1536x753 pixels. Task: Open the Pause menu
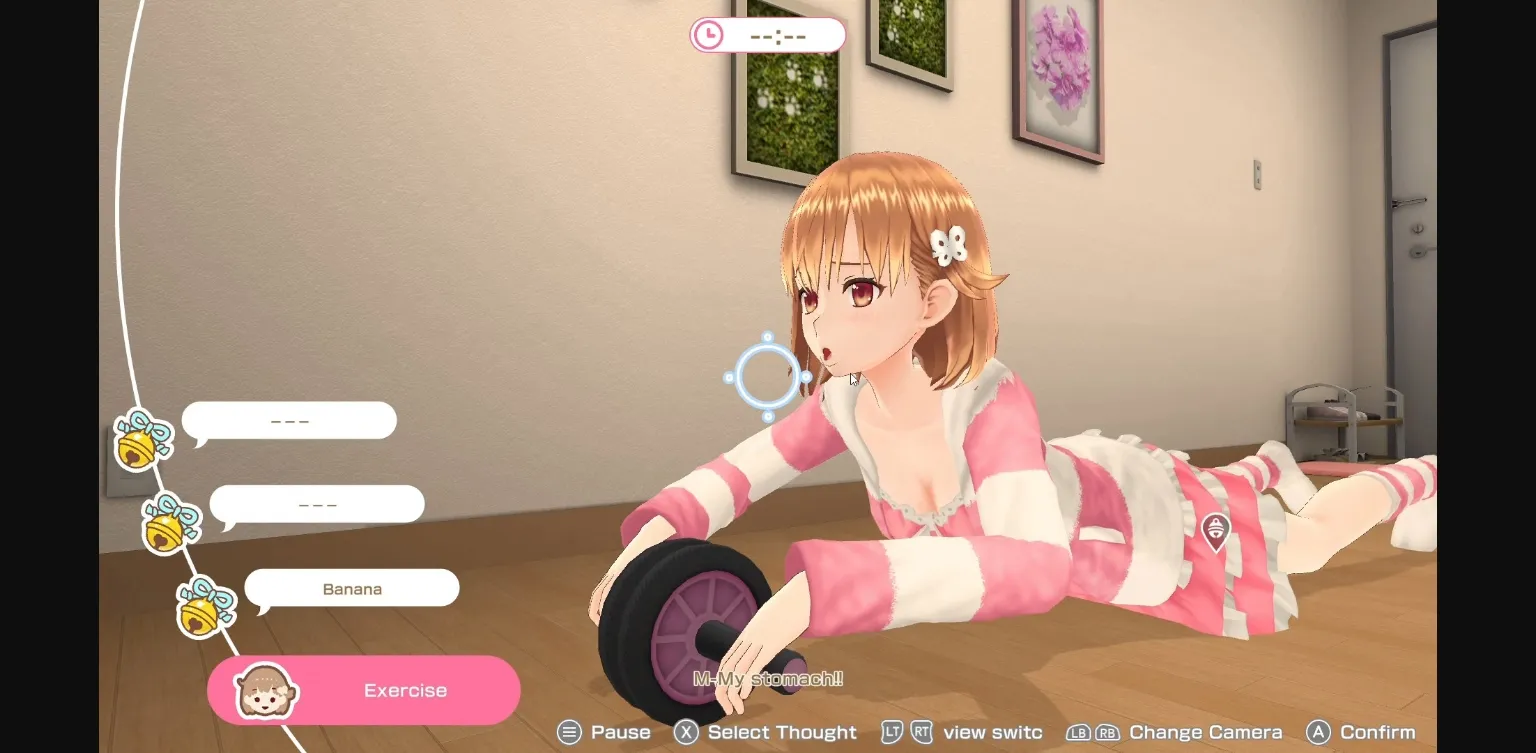pos(623,732)
